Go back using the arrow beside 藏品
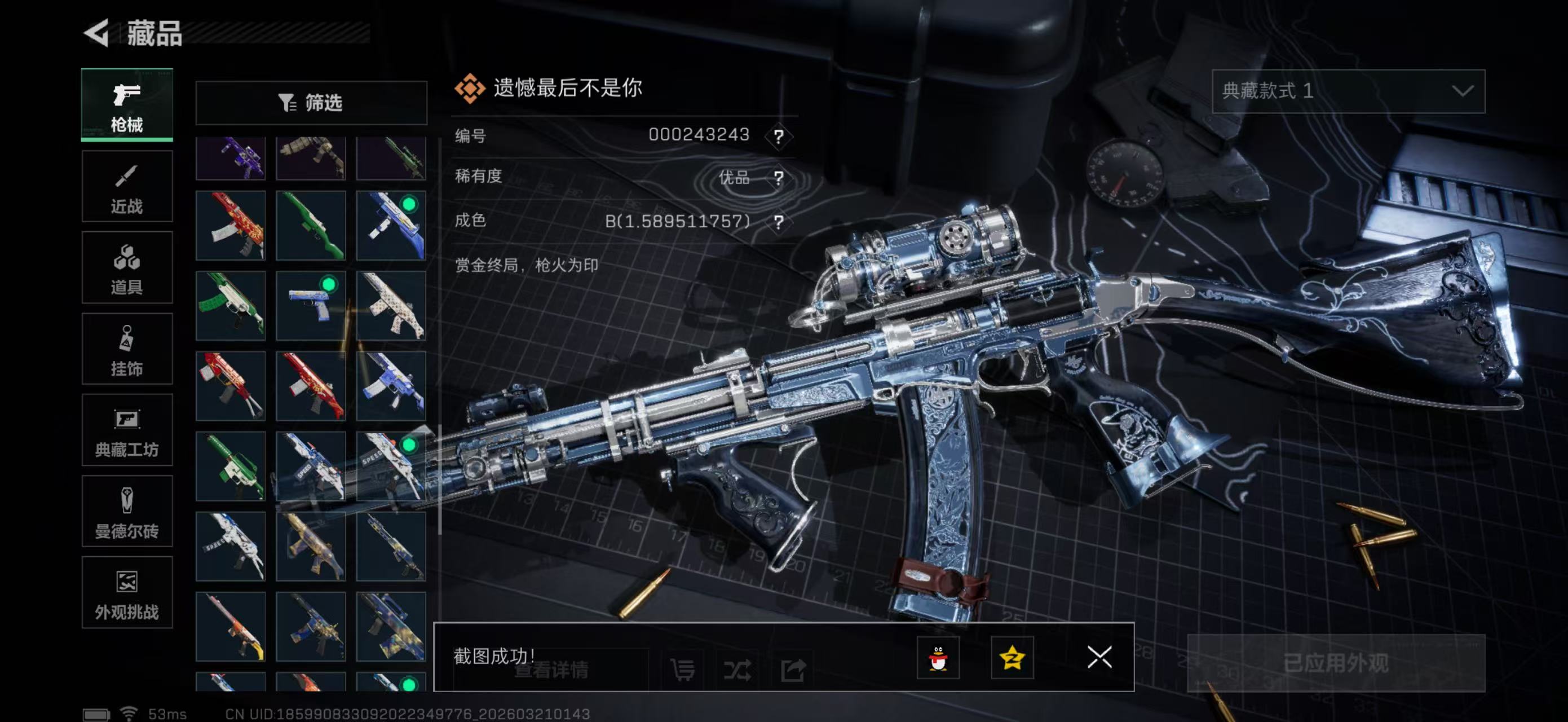 pyautogui.click(x=97, y=33)
